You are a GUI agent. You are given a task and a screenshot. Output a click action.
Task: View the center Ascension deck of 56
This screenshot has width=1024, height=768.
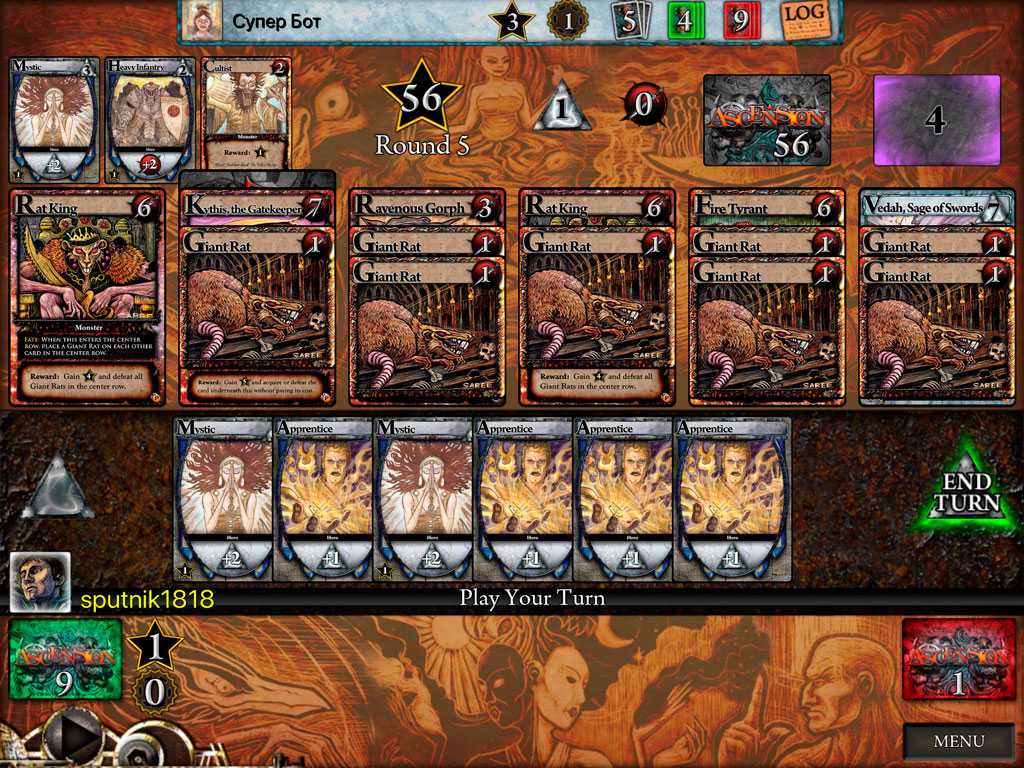point(766,120)
